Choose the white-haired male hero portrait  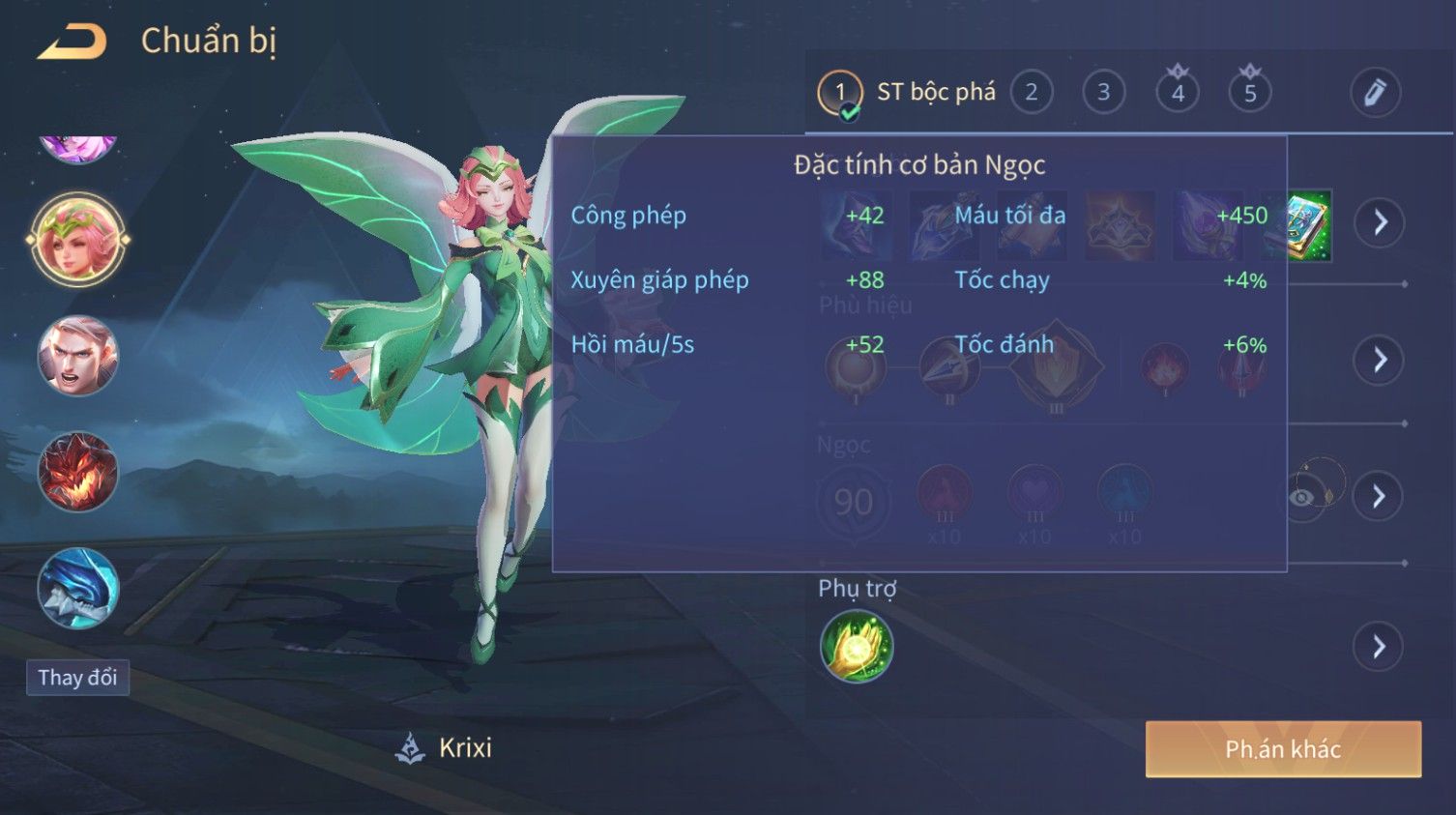click(77, 356)
